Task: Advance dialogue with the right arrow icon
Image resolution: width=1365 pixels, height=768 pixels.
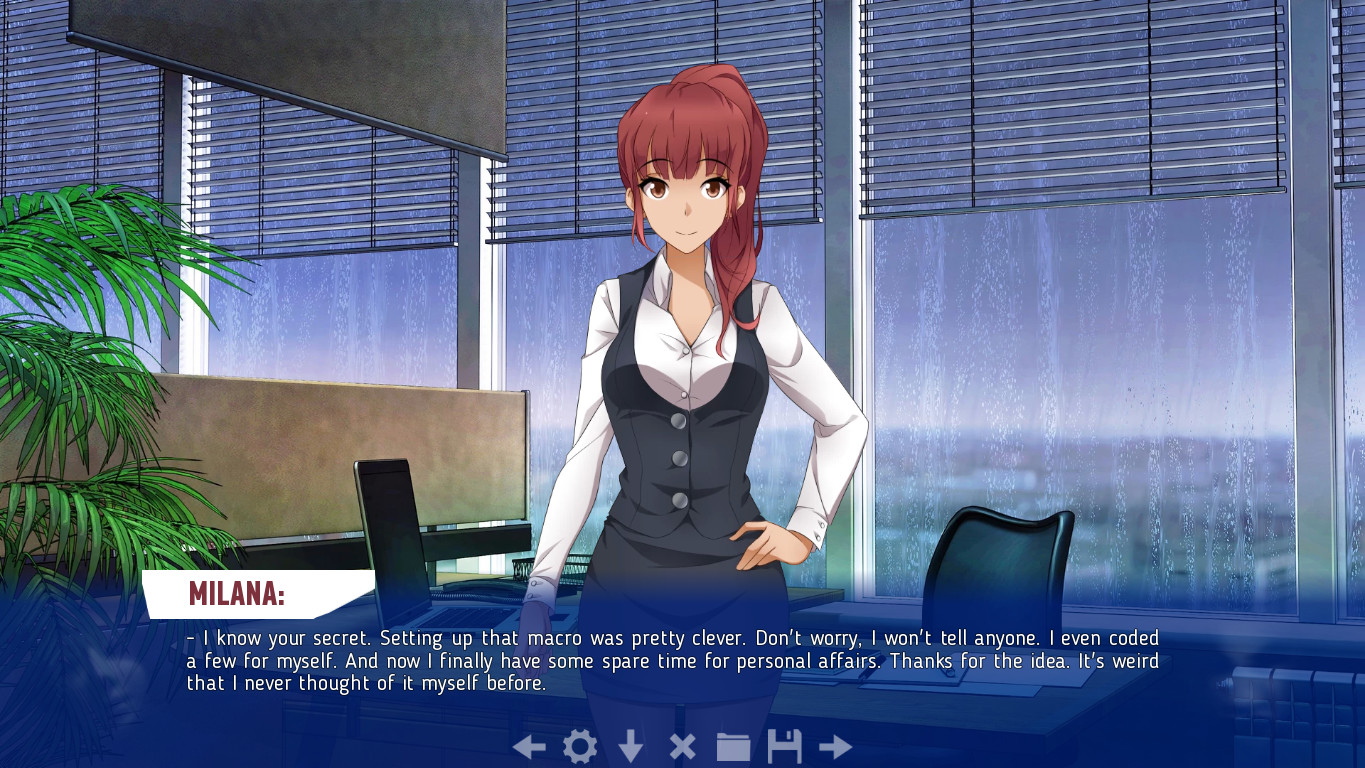Action: point(835,747)
